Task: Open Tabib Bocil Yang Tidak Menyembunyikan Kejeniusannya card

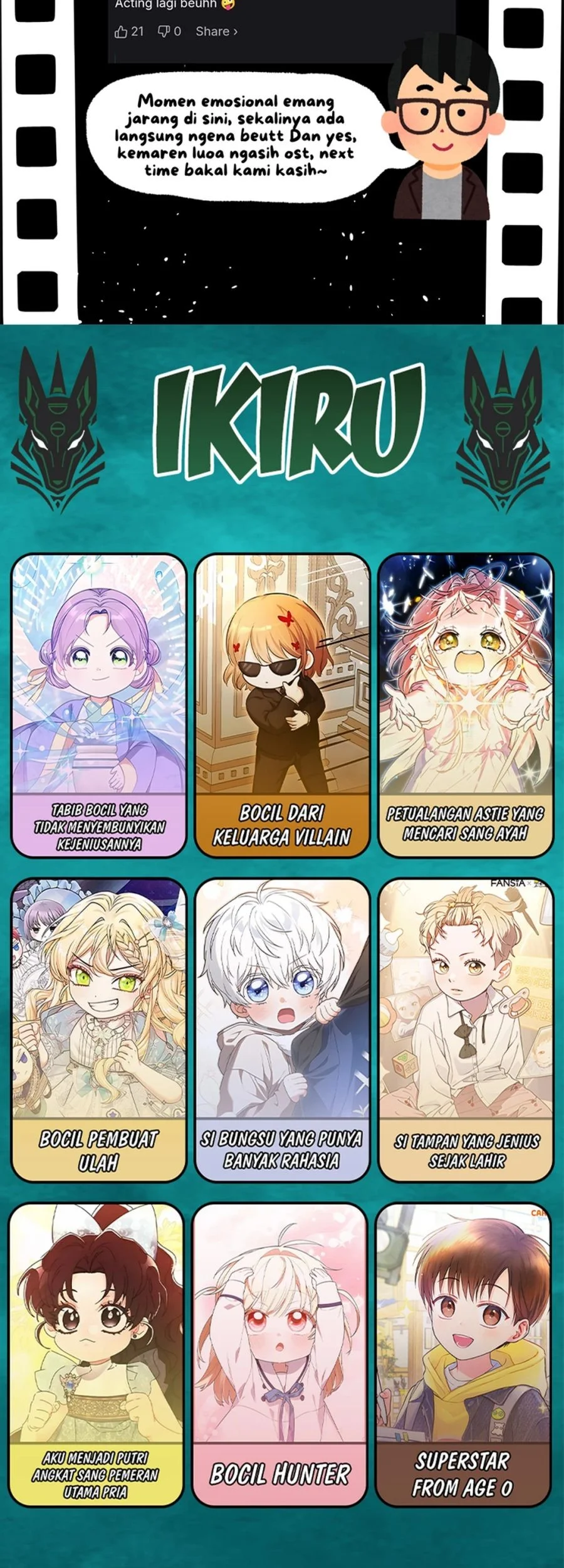Action: (x=99, y=706)
